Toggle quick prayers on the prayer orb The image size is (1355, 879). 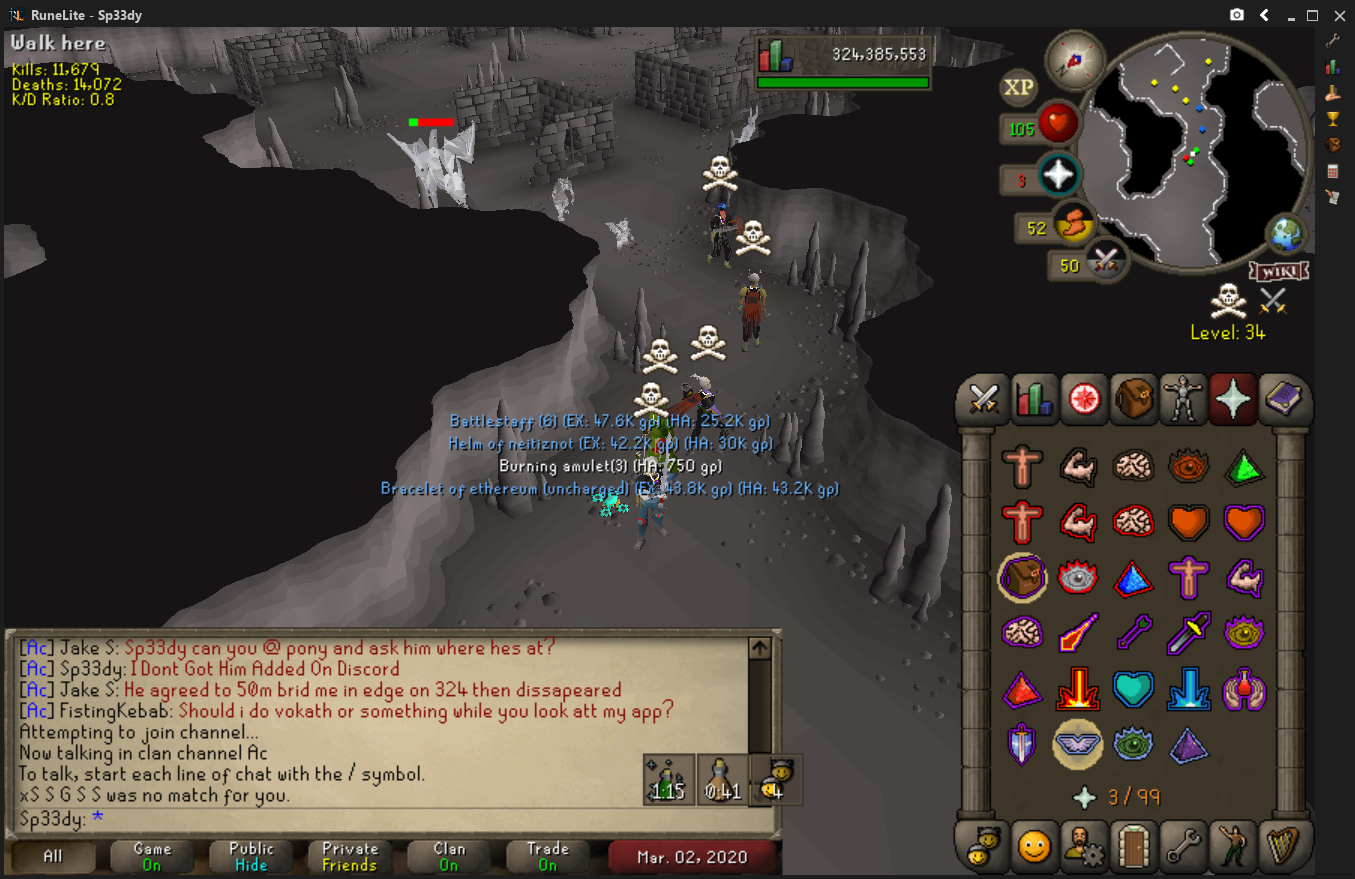1058,176
